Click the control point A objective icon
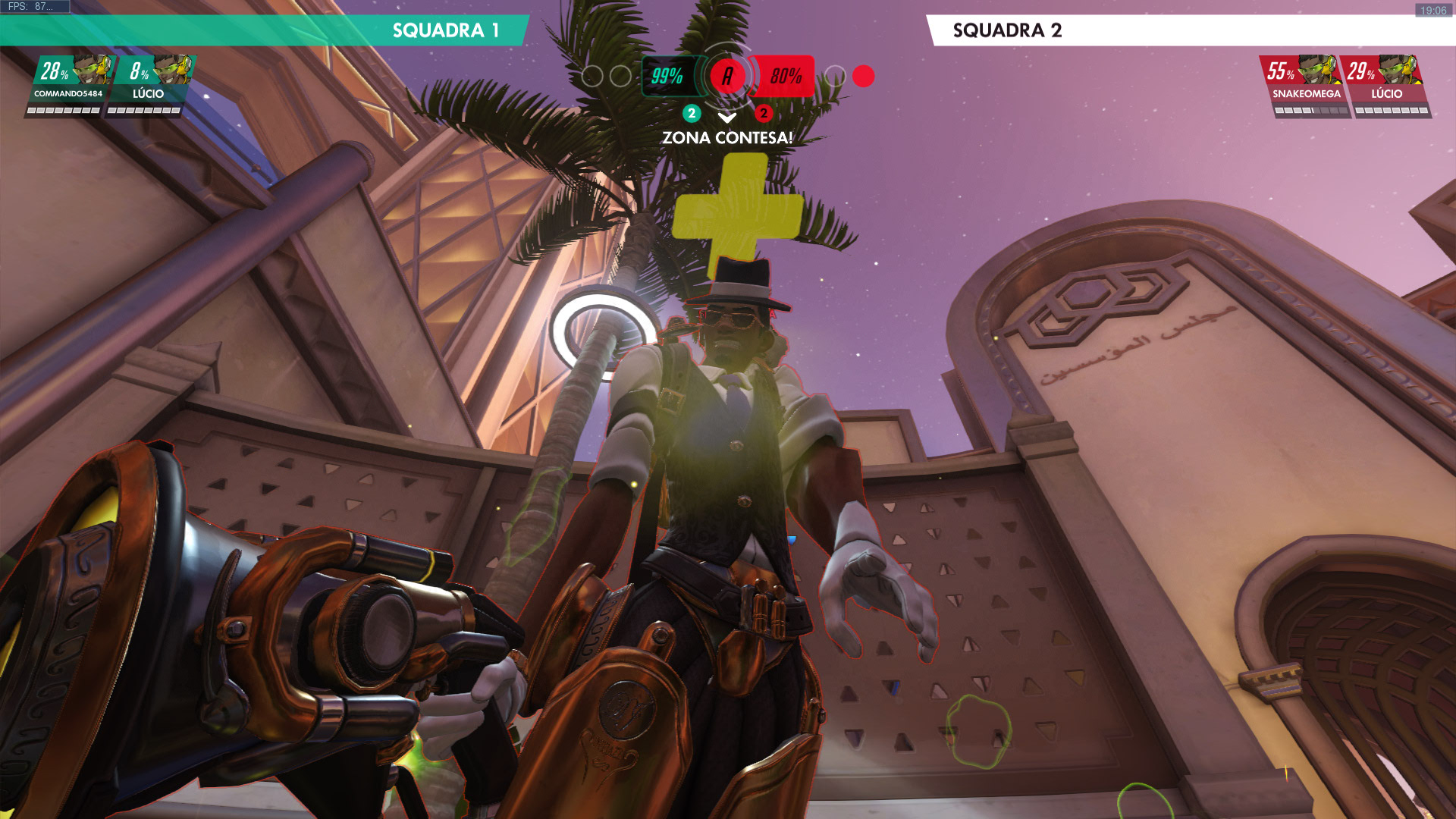Viewport: 1456px width, 819px height. (x=728, y=76)
